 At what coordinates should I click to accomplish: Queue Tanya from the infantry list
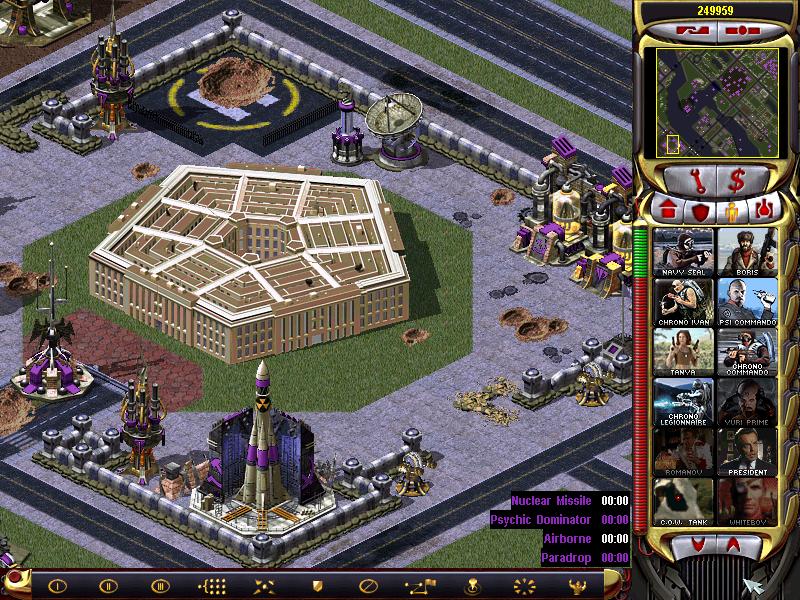pos(684,352)
